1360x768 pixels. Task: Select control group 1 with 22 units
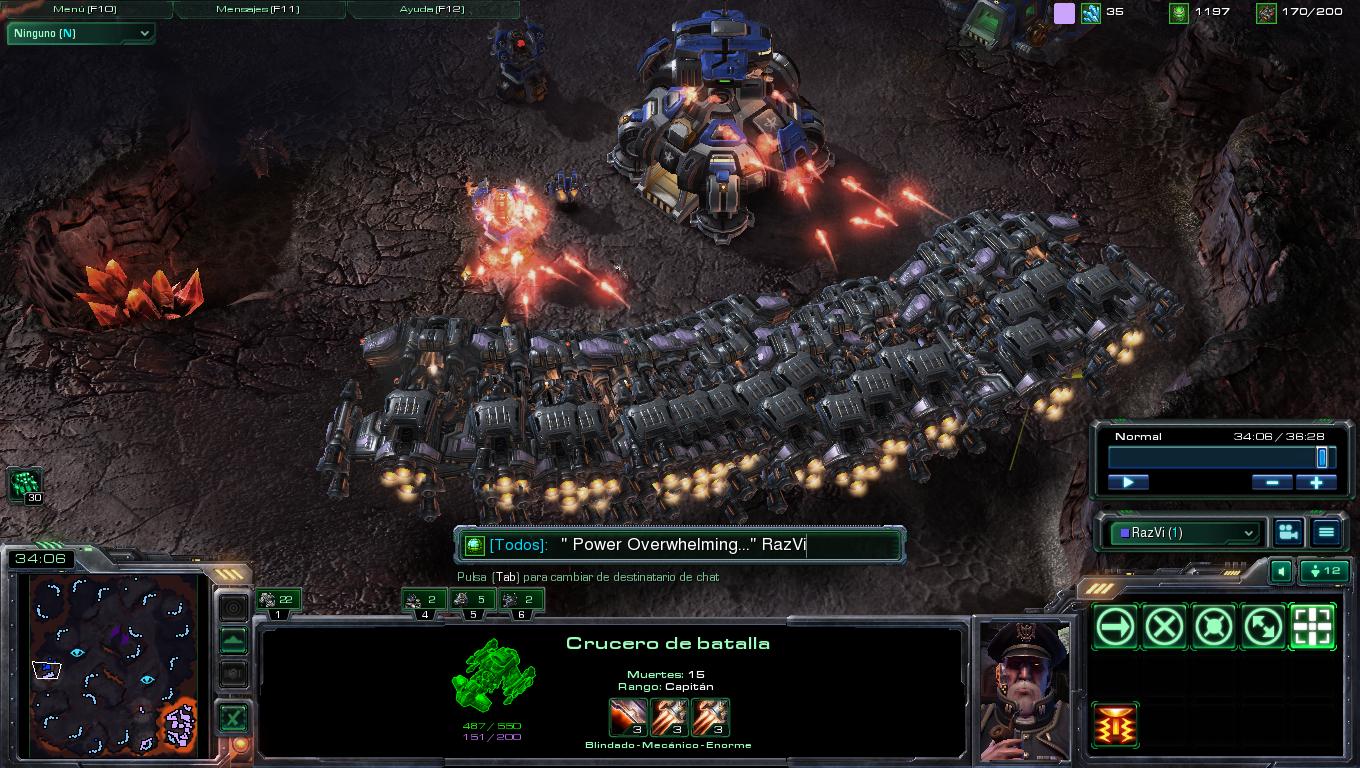tap(278, 601)
